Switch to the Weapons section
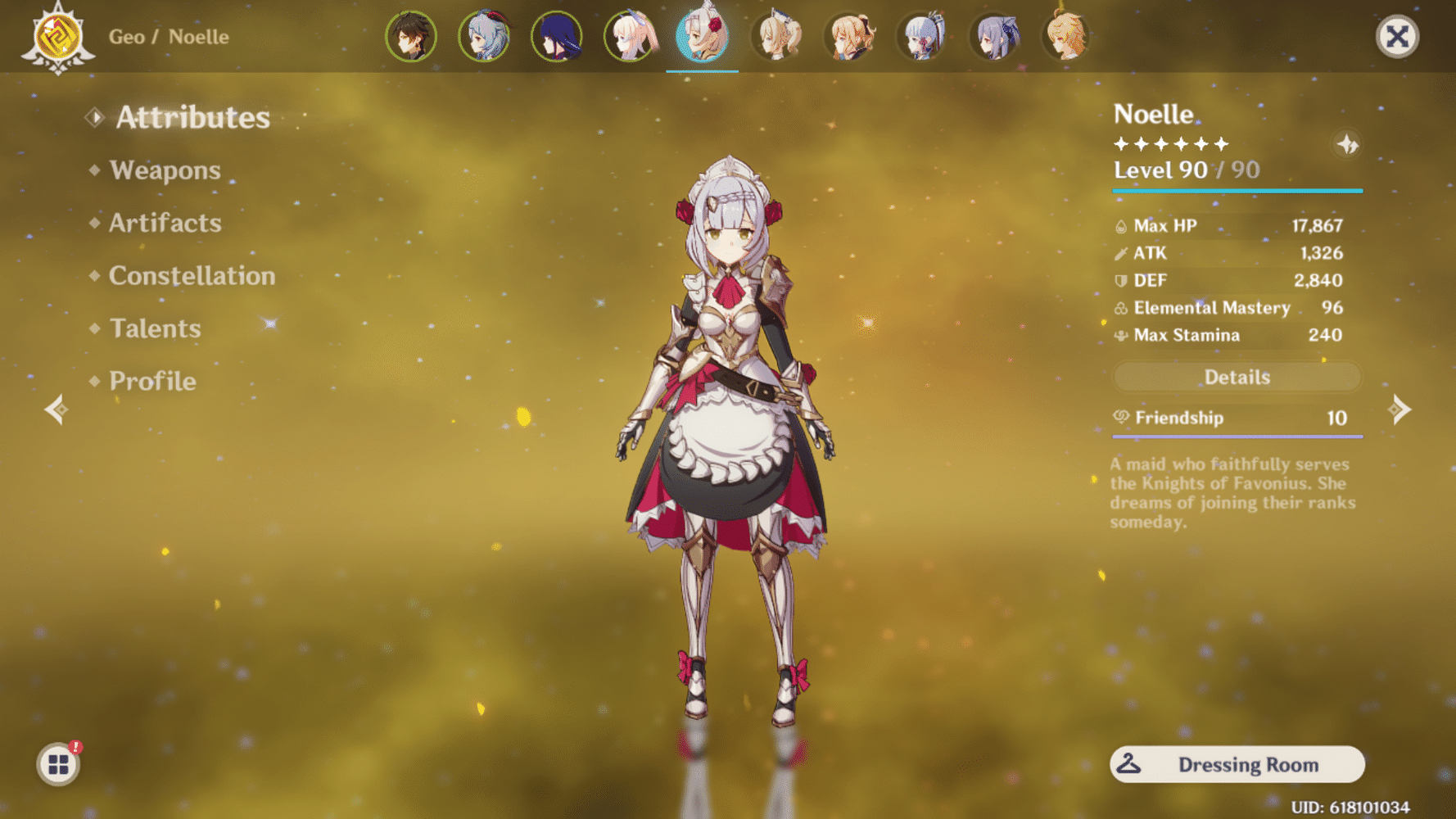Screen dimensions: 1456x819 165,170
